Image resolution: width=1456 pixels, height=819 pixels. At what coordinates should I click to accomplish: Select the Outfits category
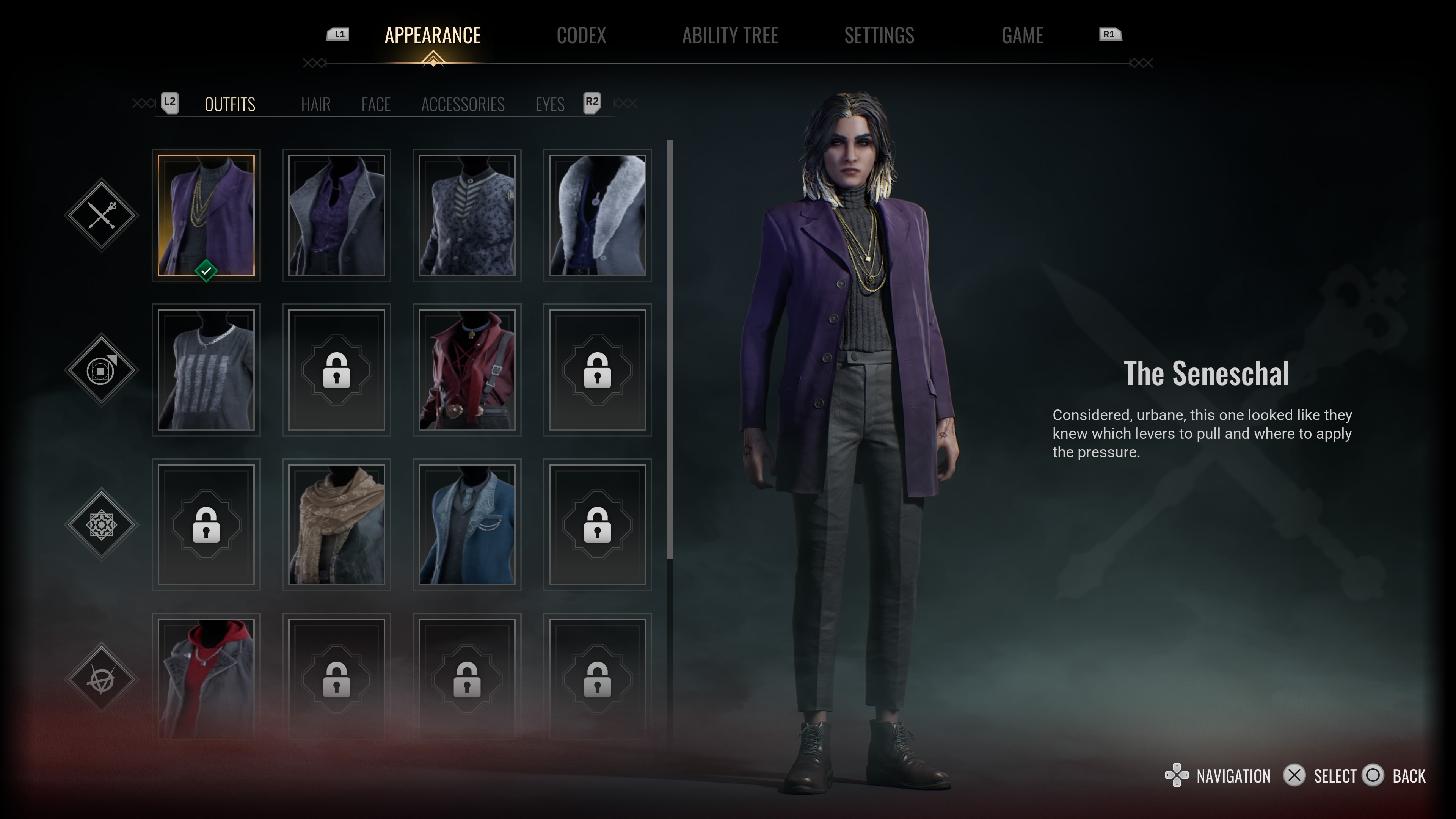point(229,105)
